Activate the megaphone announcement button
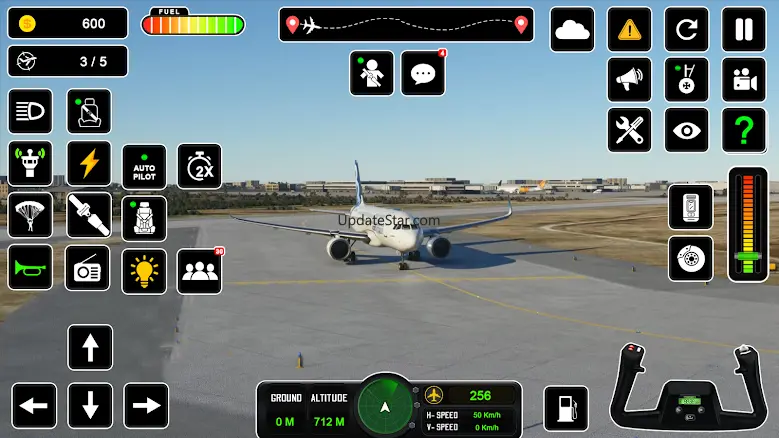 [629, 79]
